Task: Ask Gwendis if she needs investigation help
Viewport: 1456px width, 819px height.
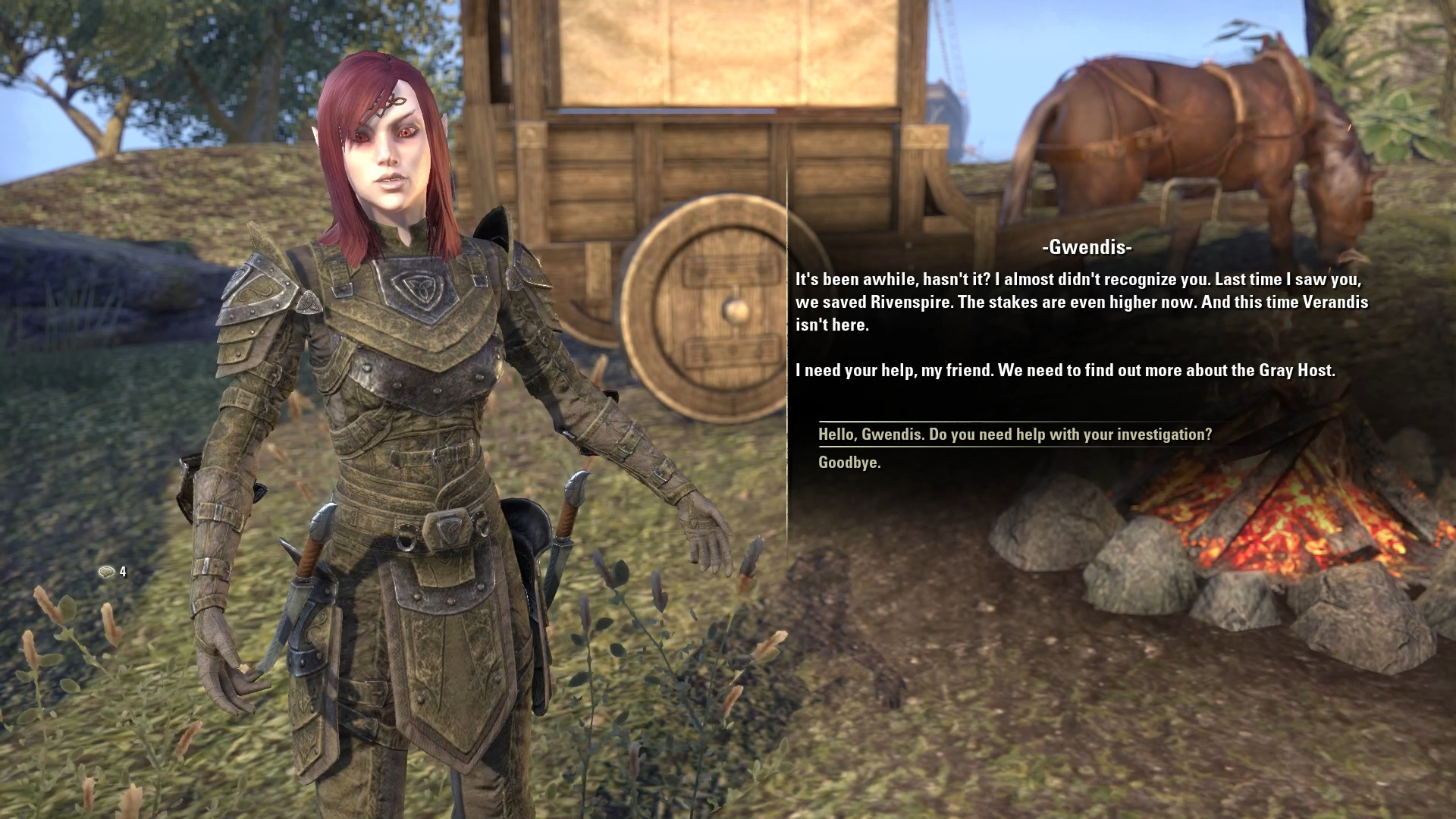Action: tap(1015, 435)
